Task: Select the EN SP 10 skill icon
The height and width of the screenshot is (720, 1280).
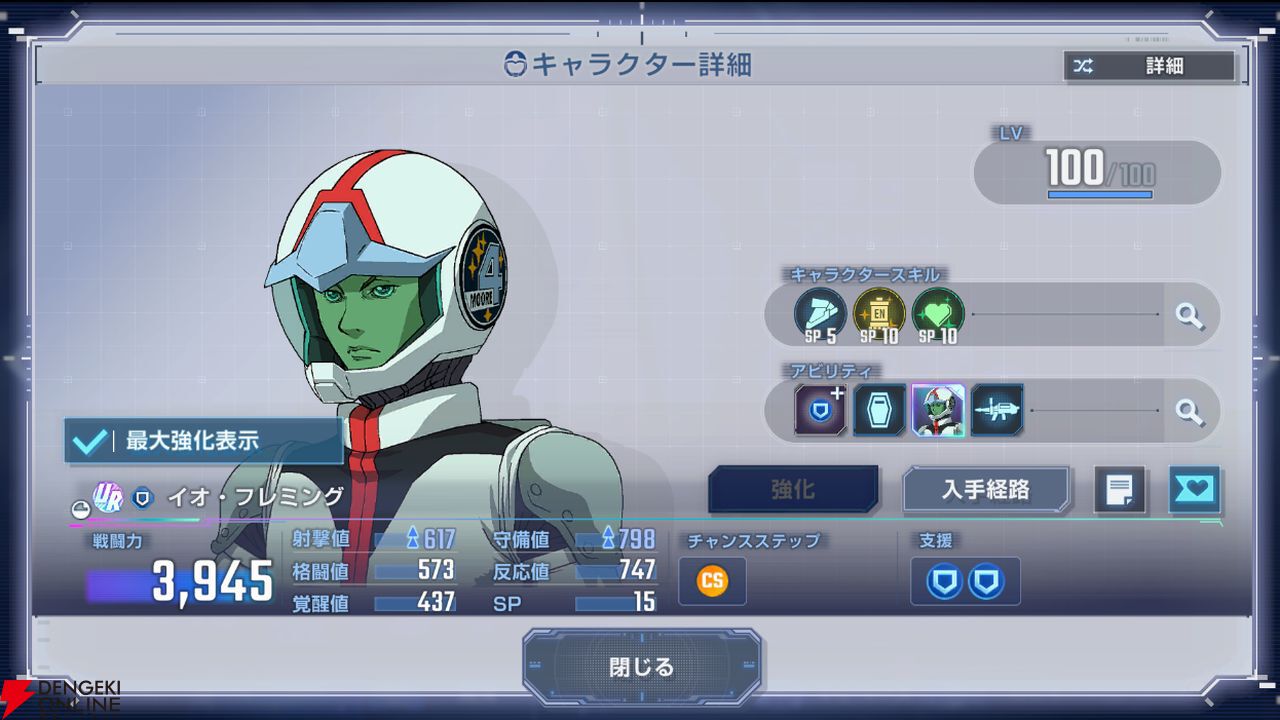Action: point(879,315)
